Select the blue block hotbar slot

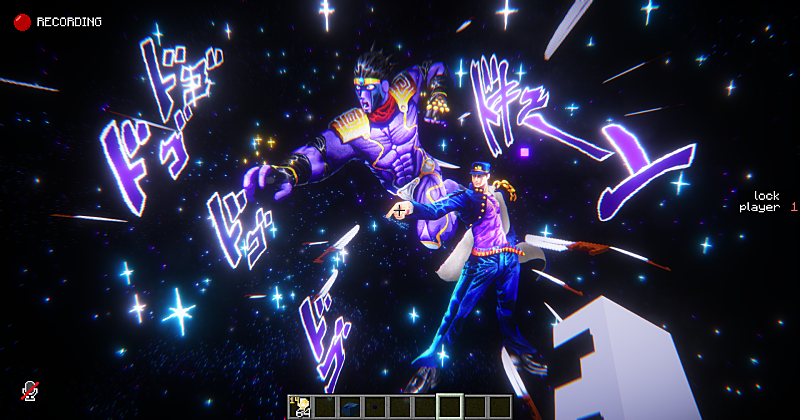(x=350, y=406)
